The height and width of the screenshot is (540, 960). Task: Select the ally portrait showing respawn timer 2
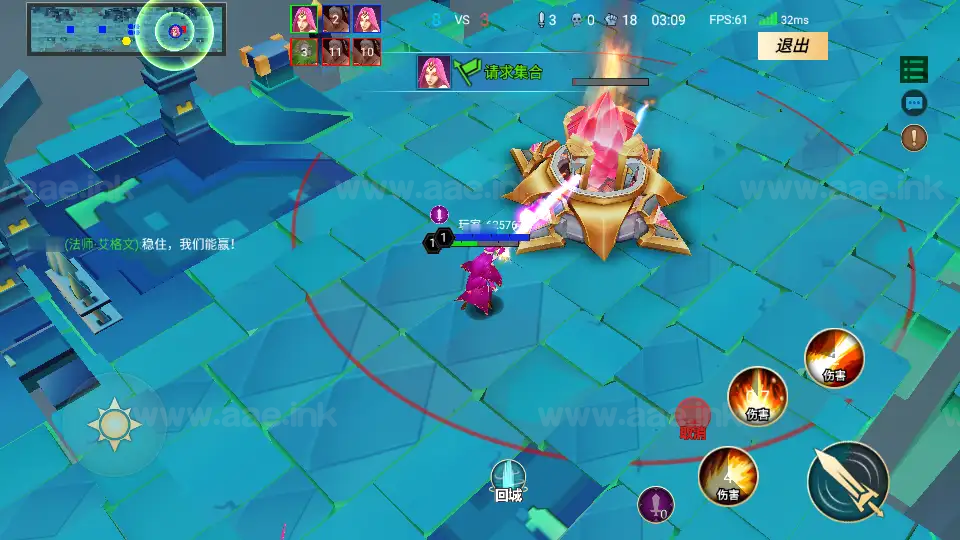pyautogui.click(x=335, y=19)
